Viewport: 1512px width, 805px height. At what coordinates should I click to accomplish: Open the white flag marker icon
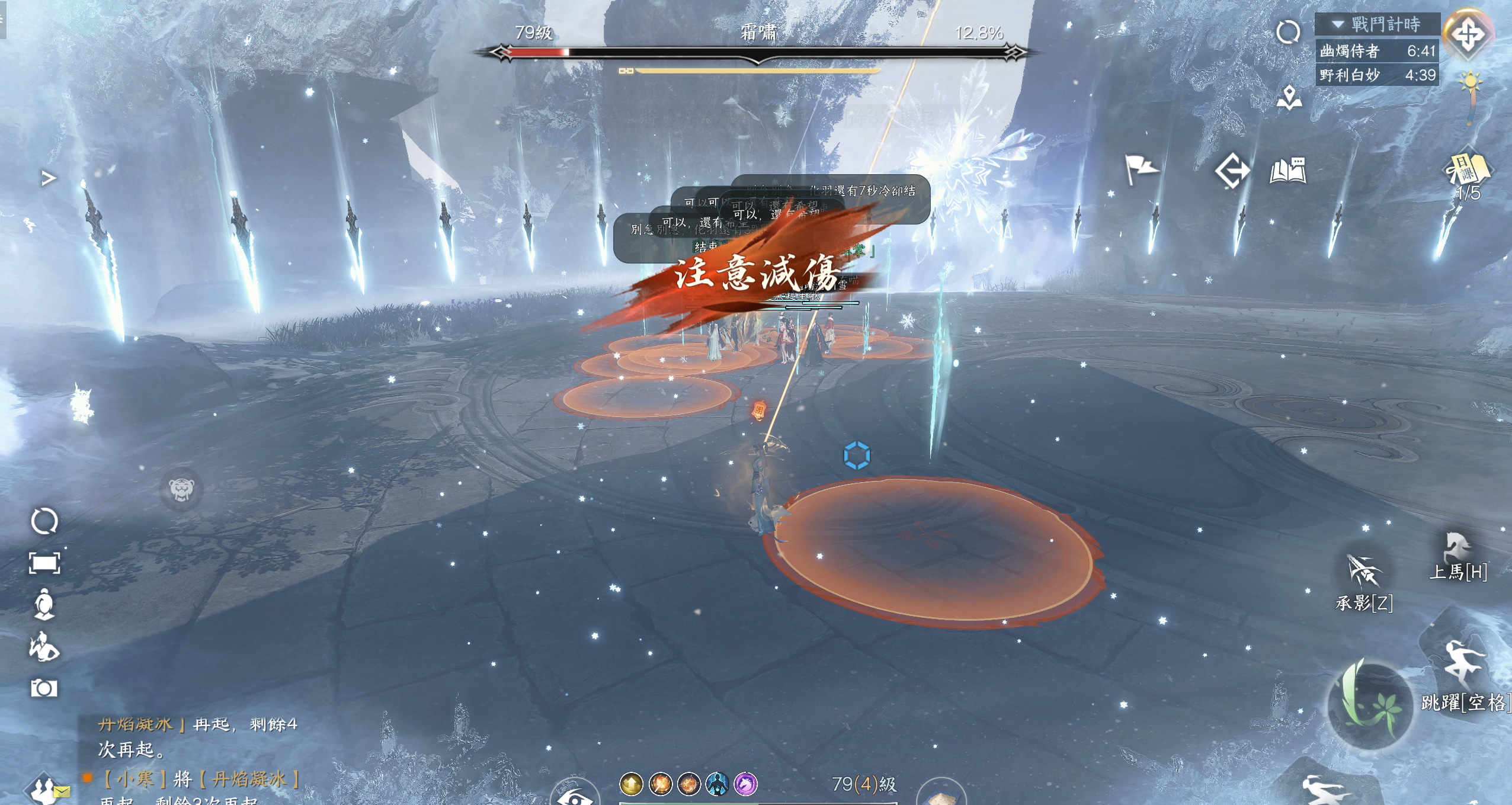click(x=1141, y=169)
